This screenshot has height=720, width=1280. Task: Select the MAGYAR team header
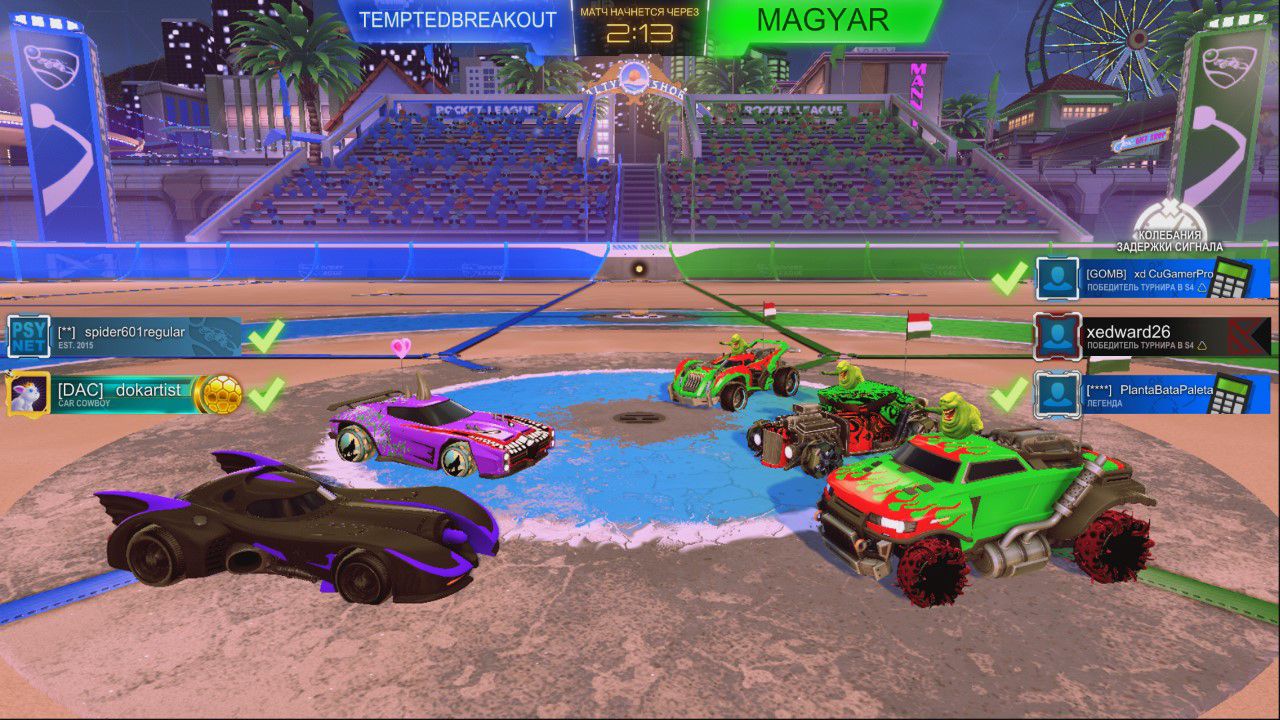click(x=823, y=17)
